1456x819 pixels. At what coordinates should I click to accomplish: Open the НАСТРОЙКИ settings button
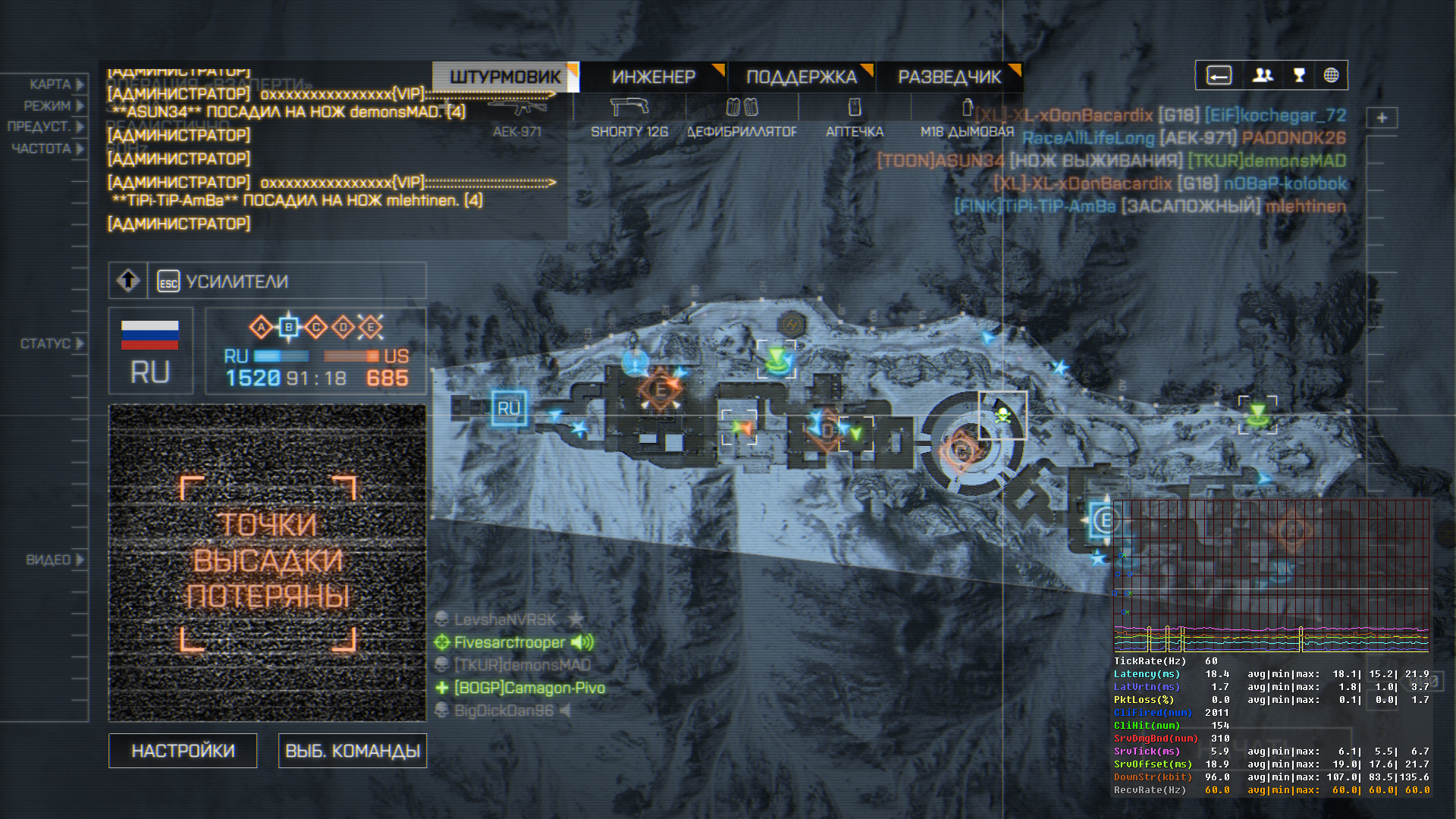click(x=183, y=751)
